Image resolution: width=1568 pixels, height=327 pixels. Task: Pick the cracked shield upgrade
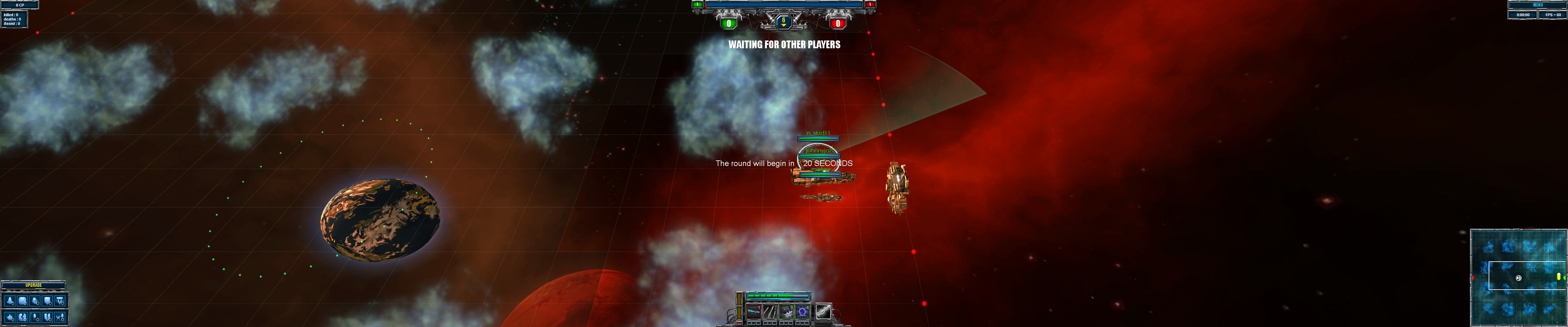(48, 317)
